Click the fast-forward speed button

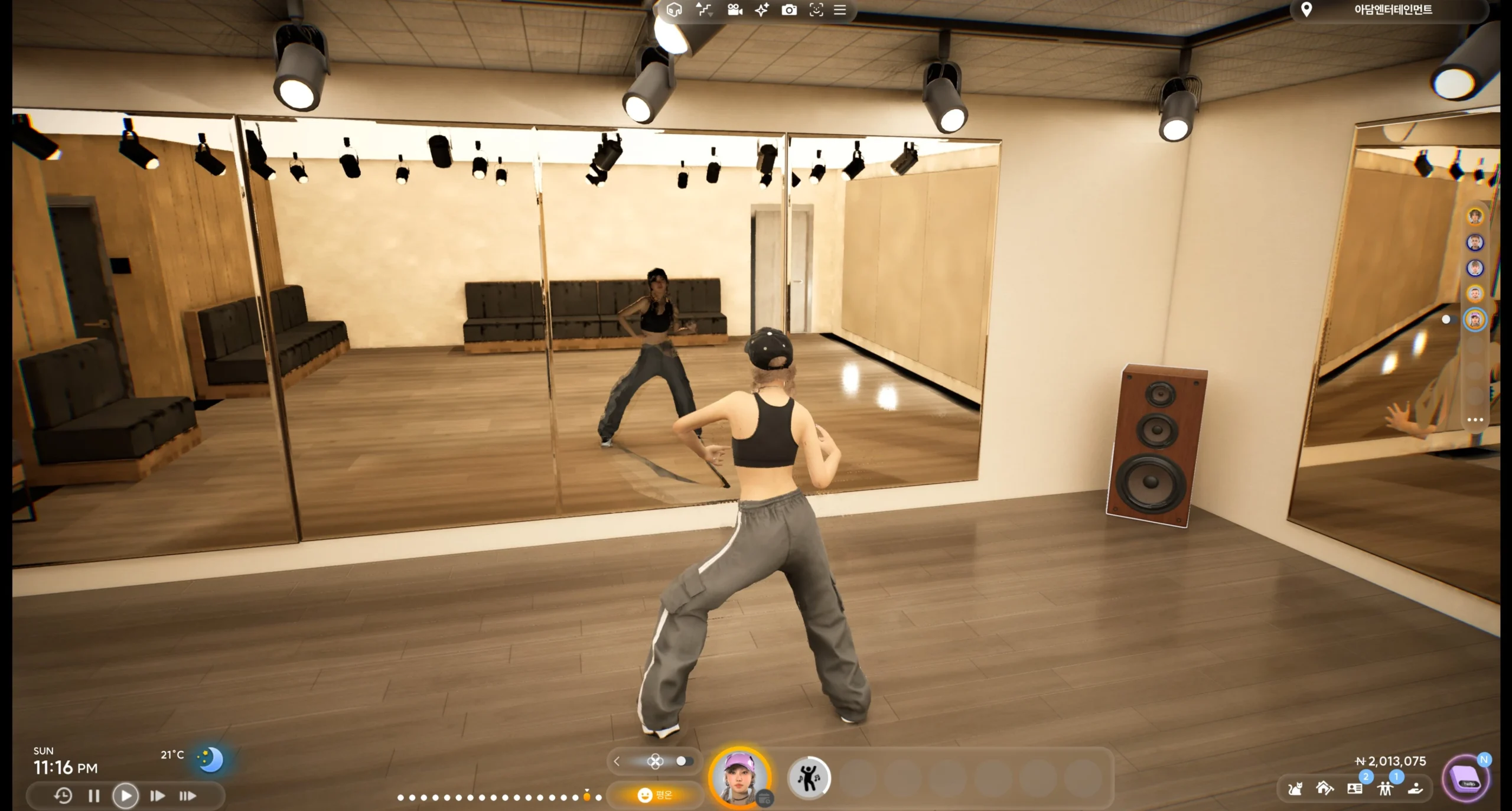pyautogui.click(x=158, y=795)
